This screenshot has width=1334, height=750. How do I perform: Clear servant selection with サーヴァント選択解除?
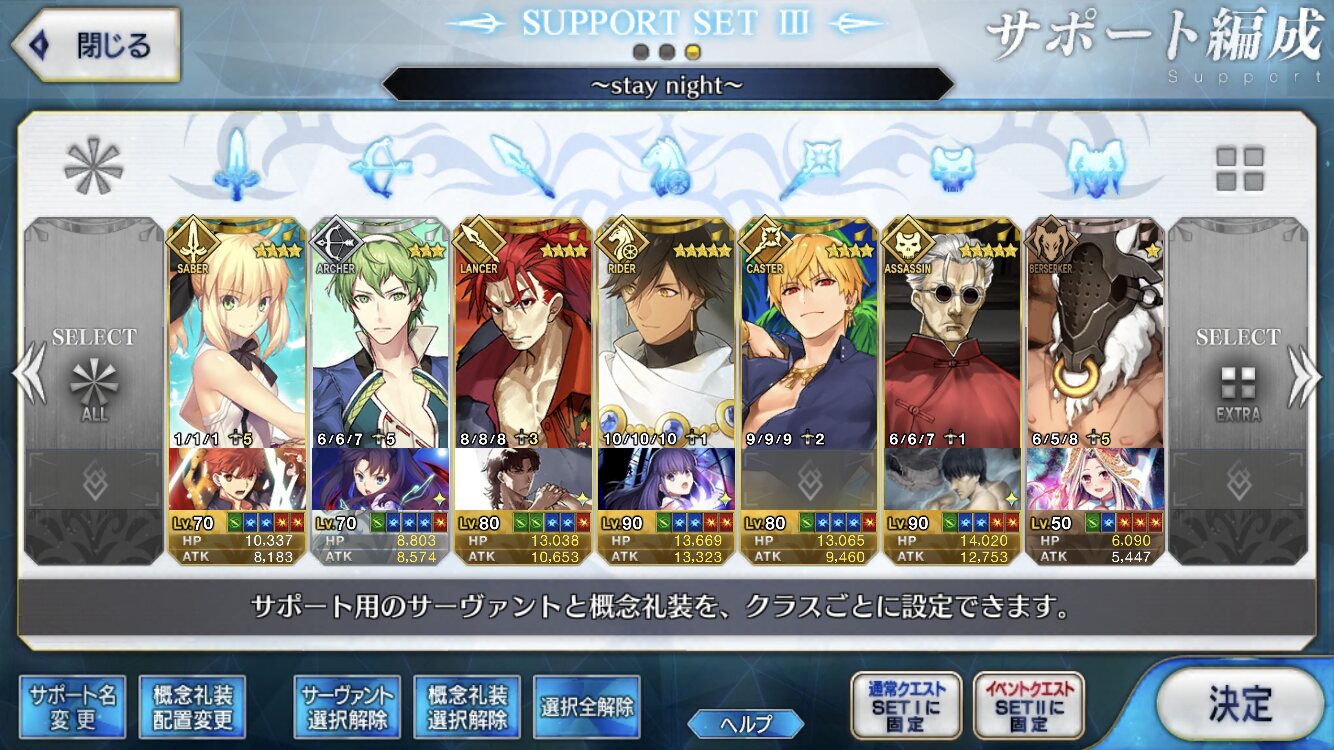pos(347,707)
